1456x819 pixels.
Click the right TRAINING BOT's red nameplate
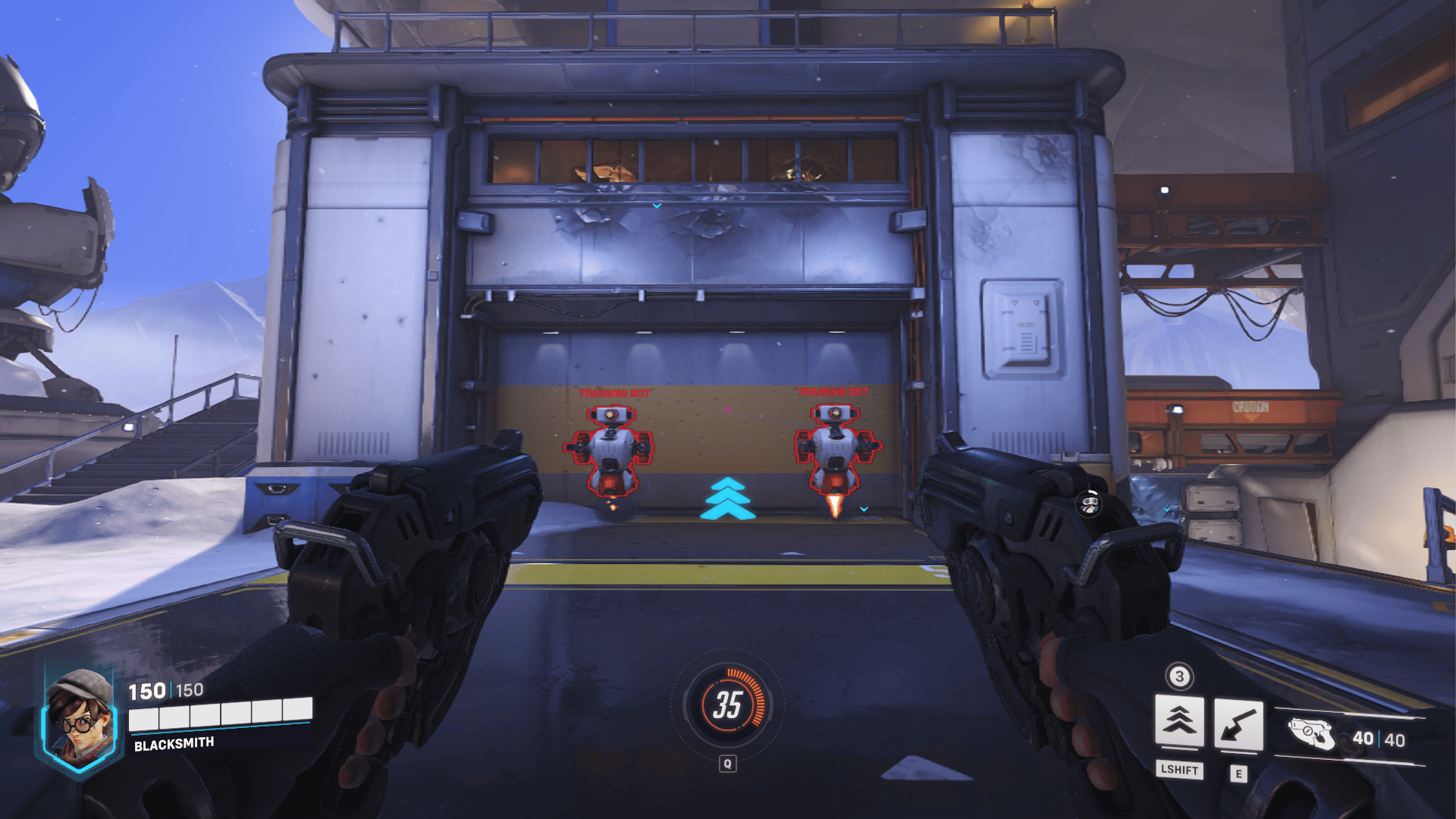(834, 394)
